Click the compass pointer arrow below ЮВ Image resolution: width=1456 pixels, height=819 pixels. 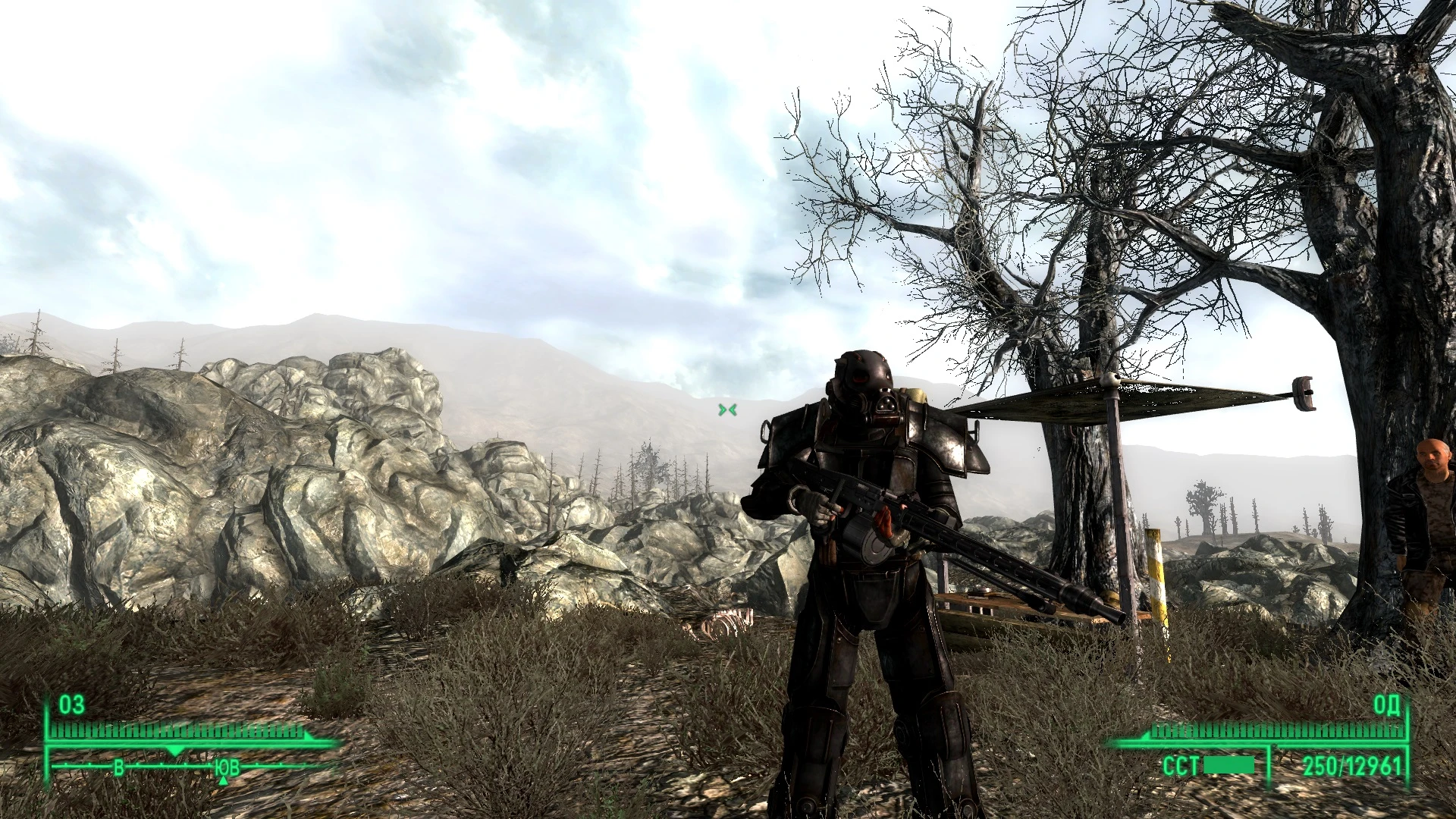coord(223,782)
